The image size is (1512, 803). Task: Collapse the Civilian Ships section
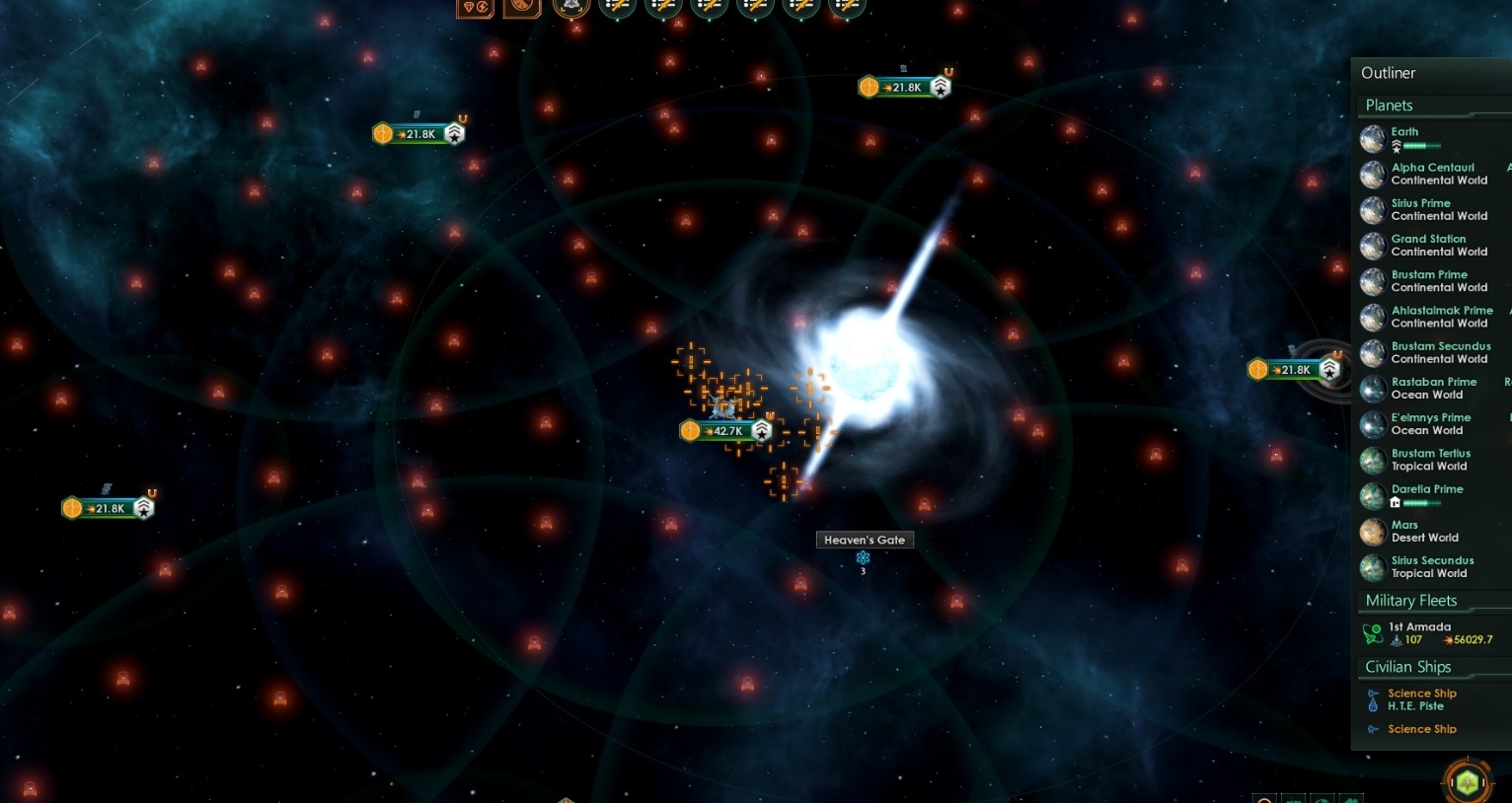click(1407, 666)
